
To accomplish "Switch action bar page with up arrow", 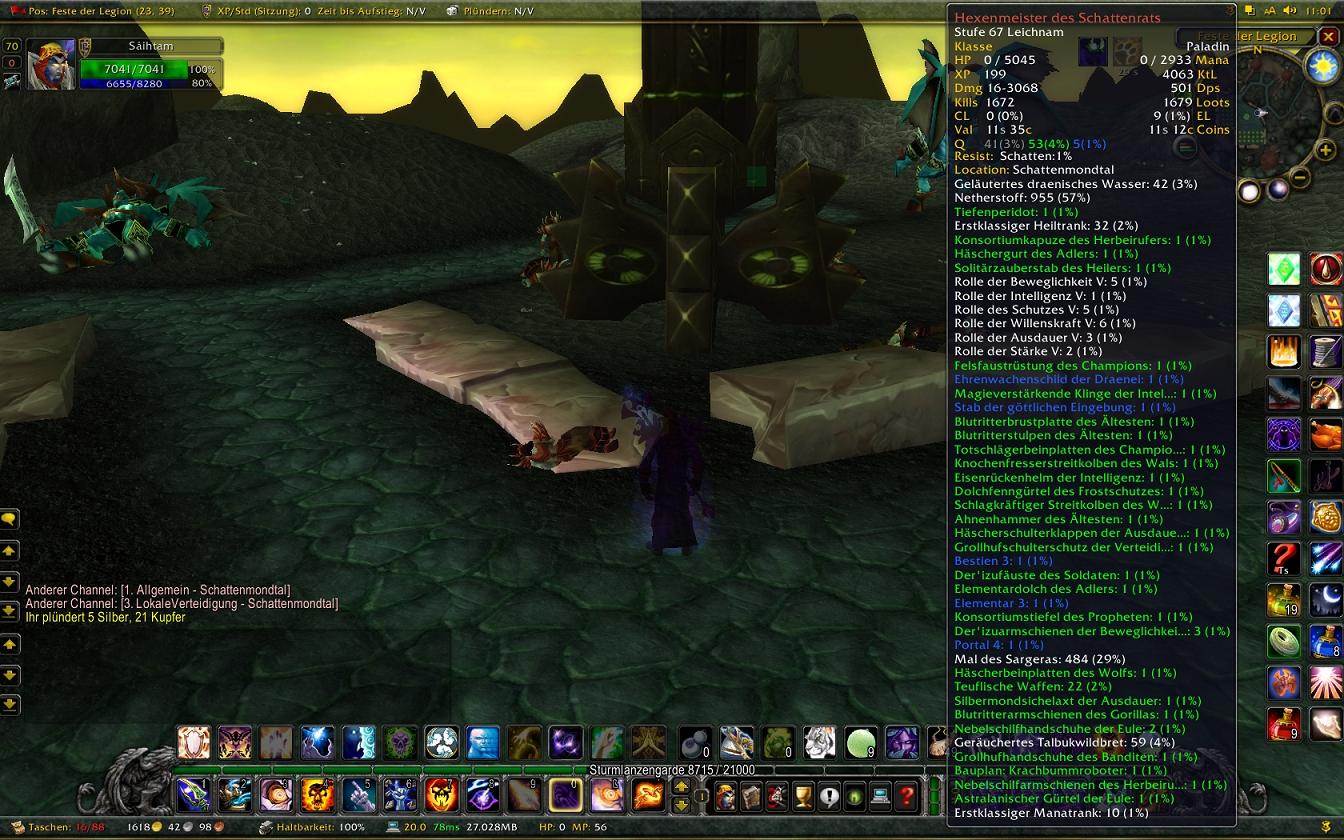I will (682, 787).
